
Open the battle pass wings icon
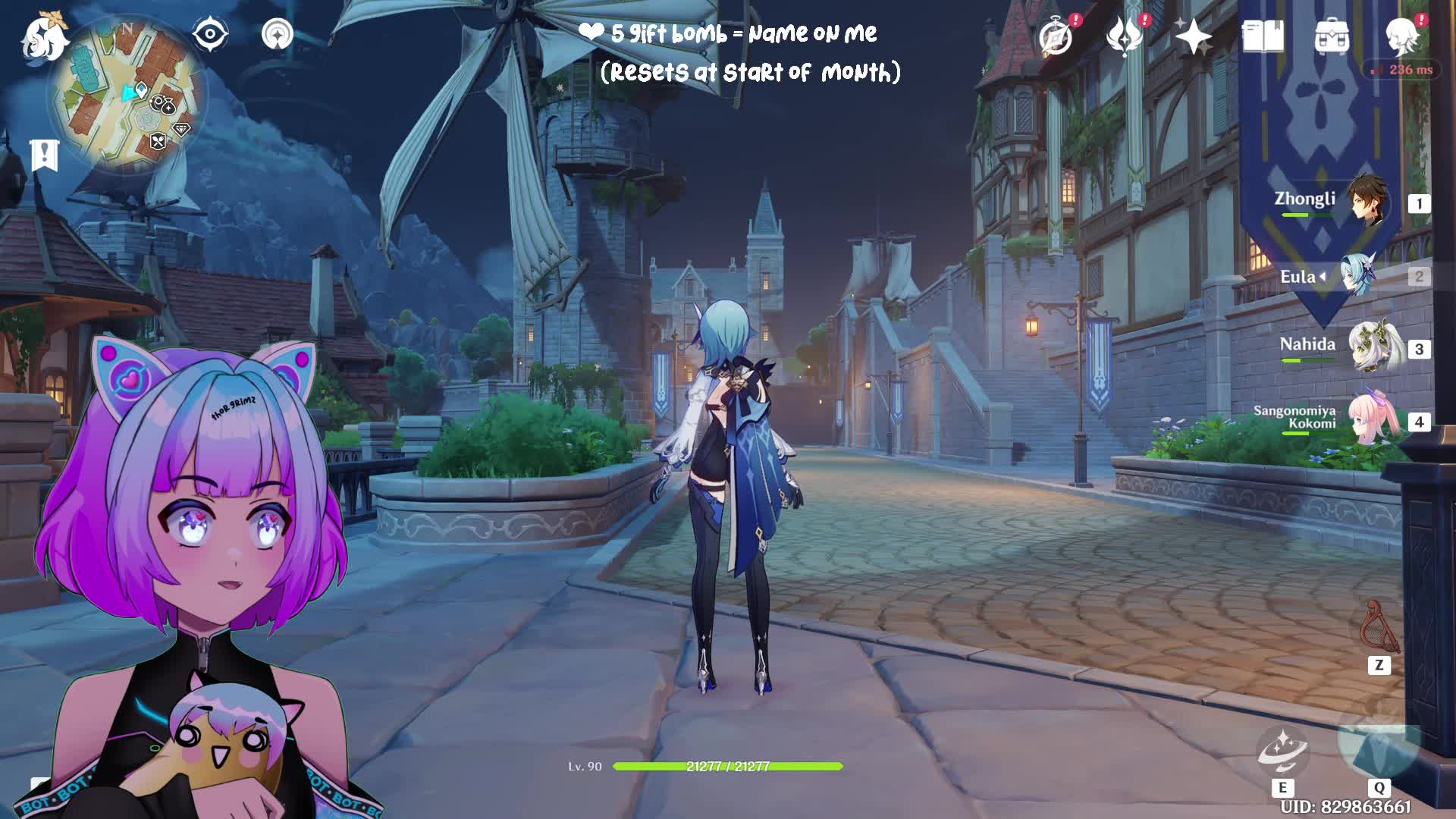[1125, 36]
